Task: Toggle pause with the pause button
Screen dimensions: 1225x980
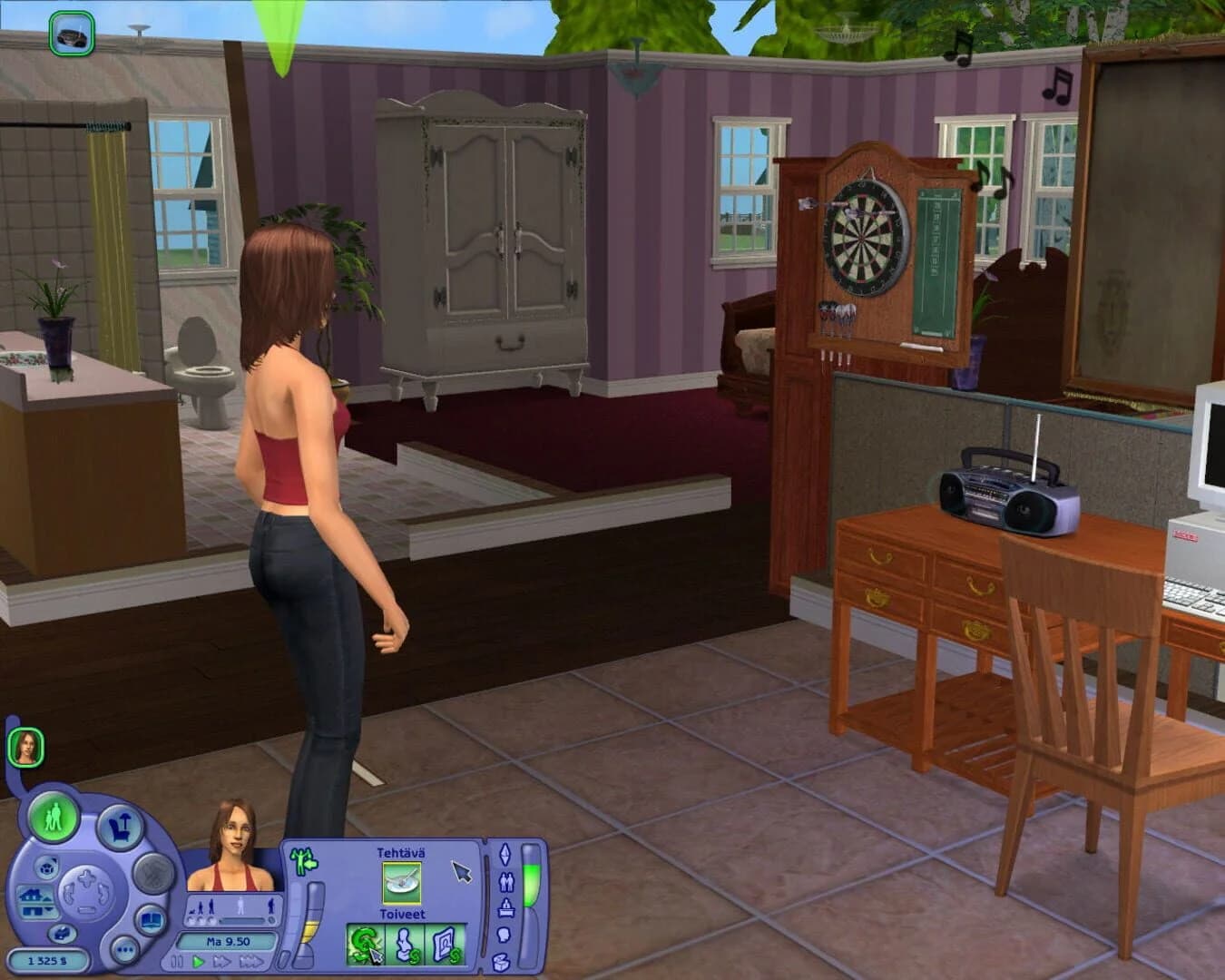Action: (178, 960)
